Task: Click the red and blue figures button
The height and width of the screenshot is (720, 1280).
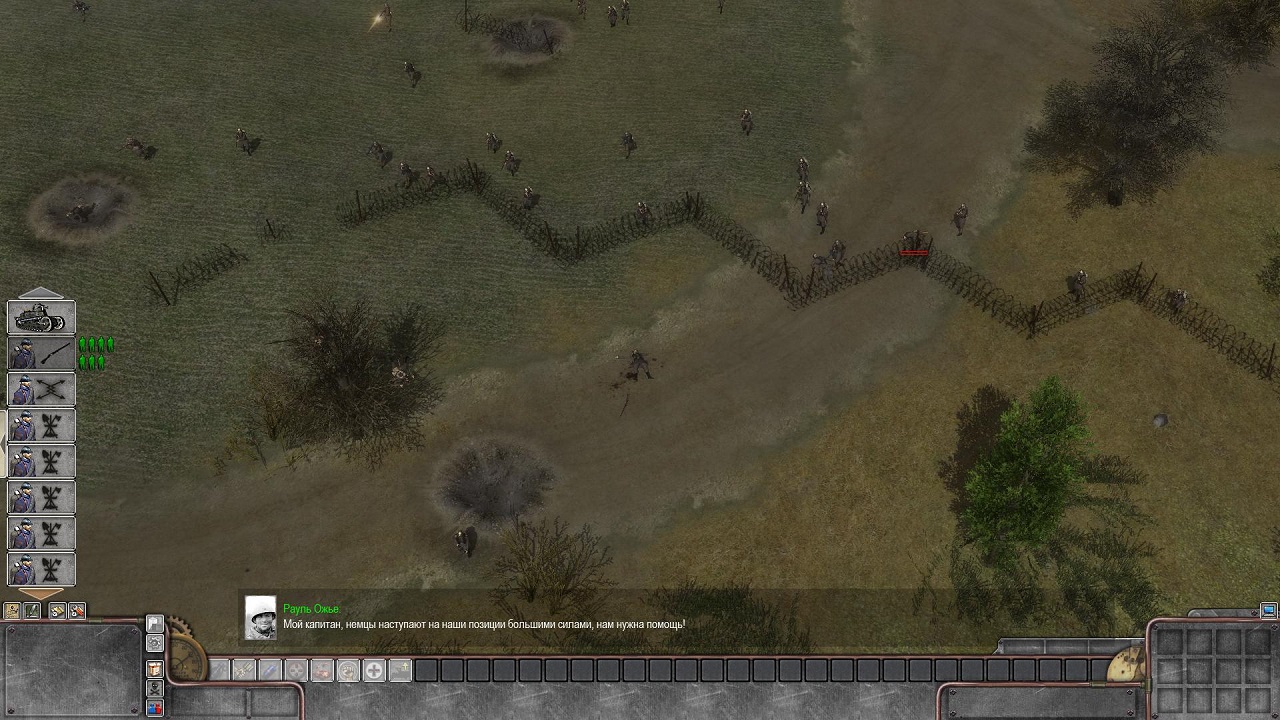Action: click(x=155, y=708)
